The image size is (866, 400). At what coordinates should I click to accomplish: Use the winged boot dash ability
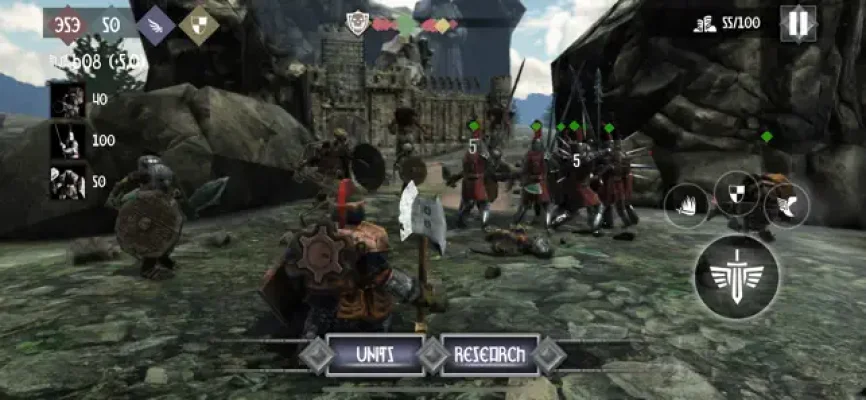(786, 205)
